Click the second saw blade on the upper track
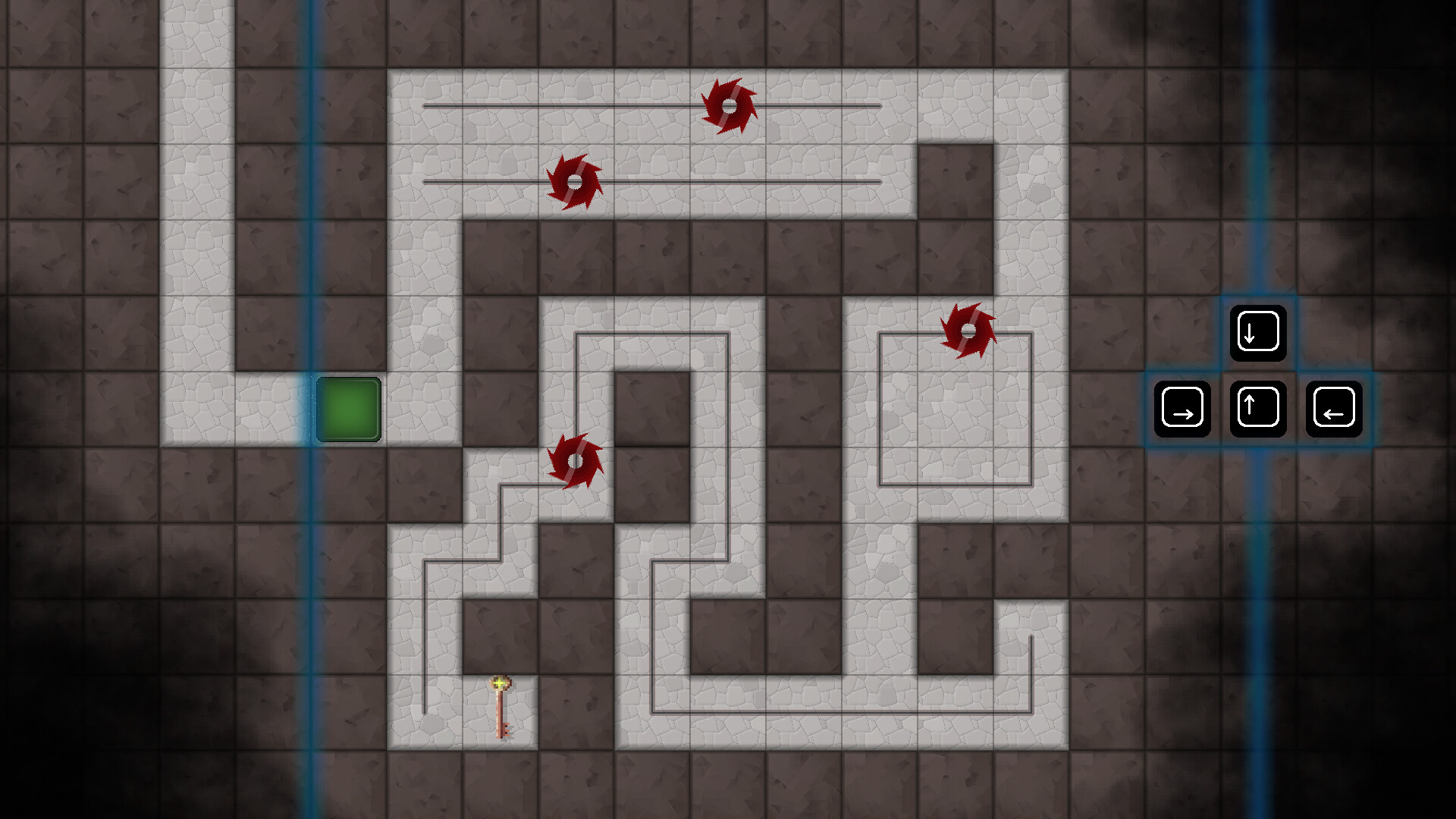 tap(575, 182)
